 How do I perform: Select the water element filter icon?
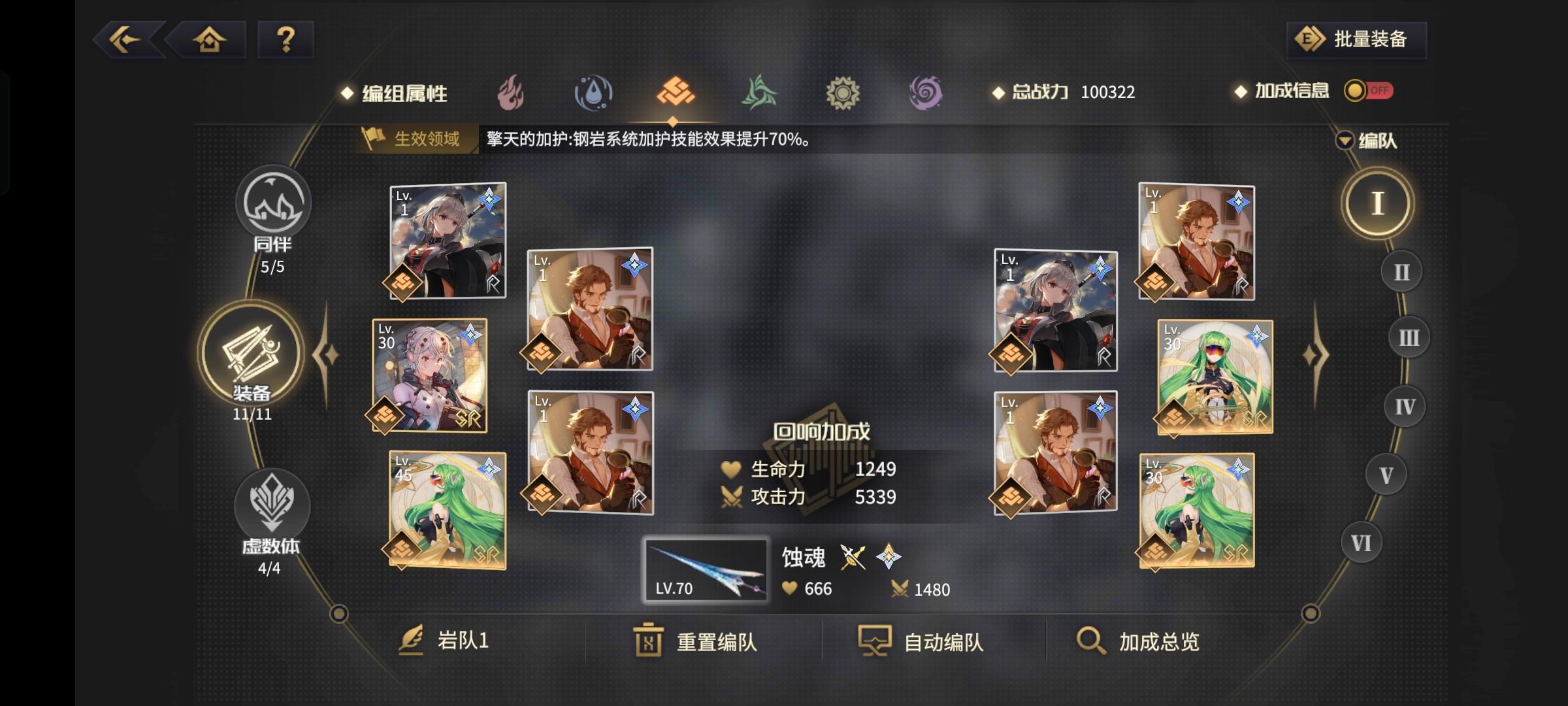pos(593,93)
